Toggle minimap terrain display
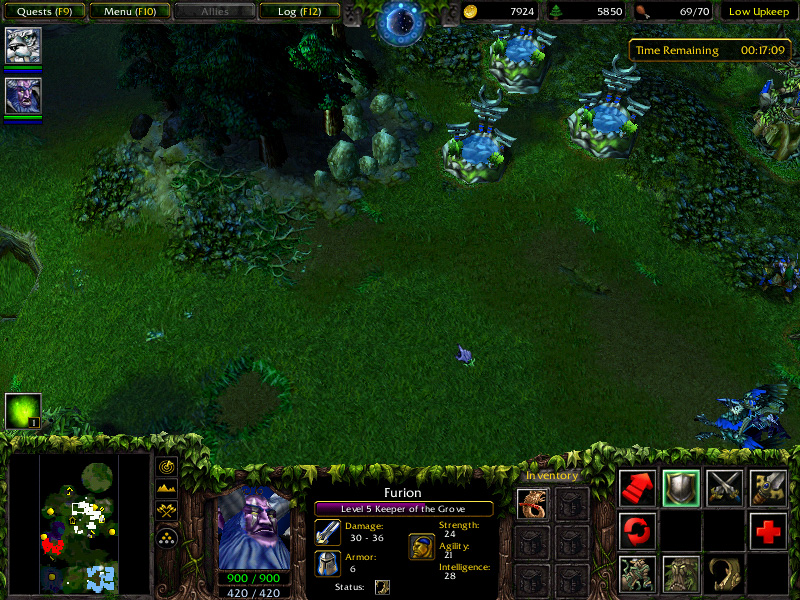Image resolution: width=800 pixels, height=600 pixels. tap(167, 489)
